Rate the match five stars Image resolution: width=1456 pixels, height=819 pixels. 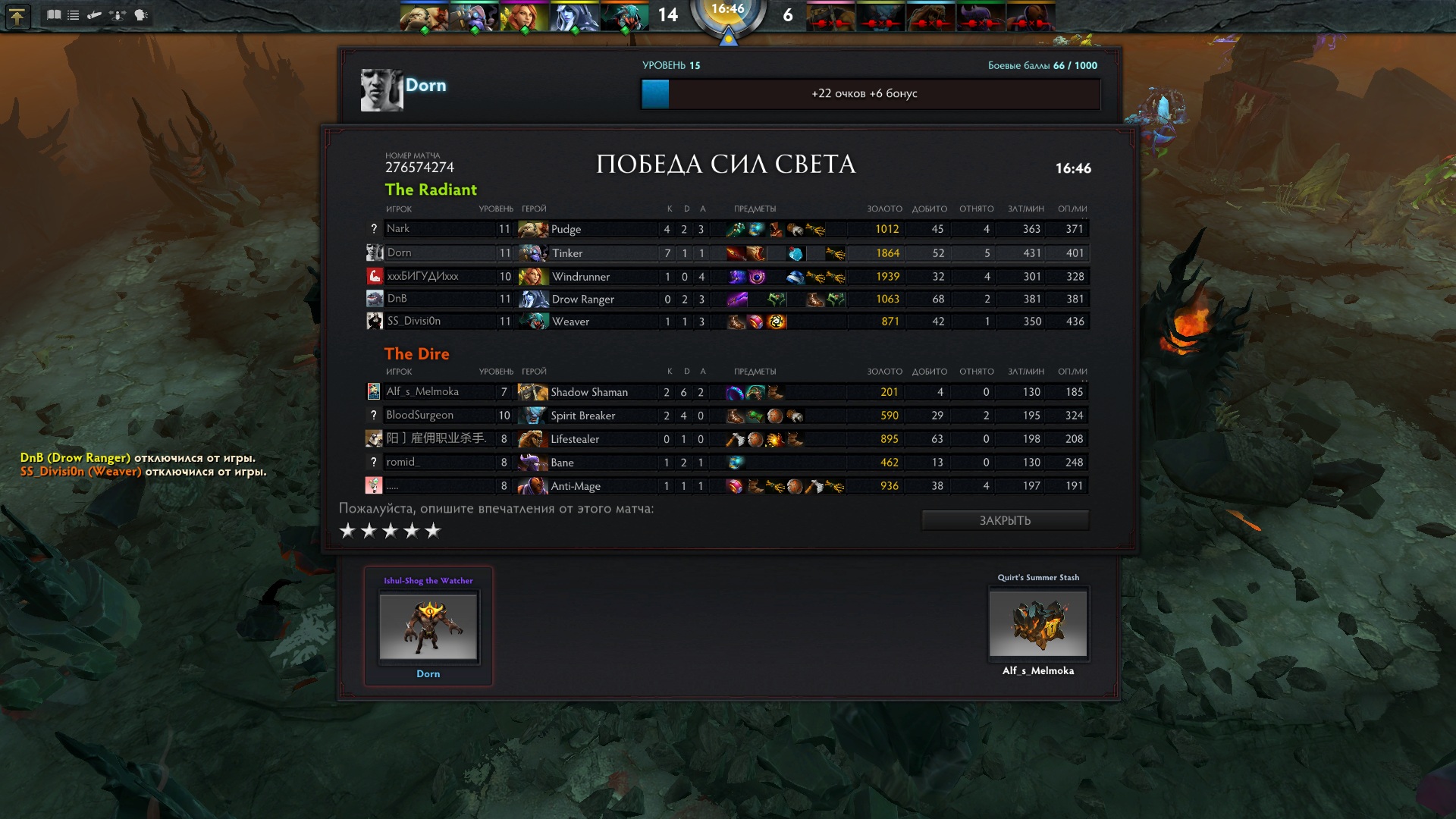[433, 531]
